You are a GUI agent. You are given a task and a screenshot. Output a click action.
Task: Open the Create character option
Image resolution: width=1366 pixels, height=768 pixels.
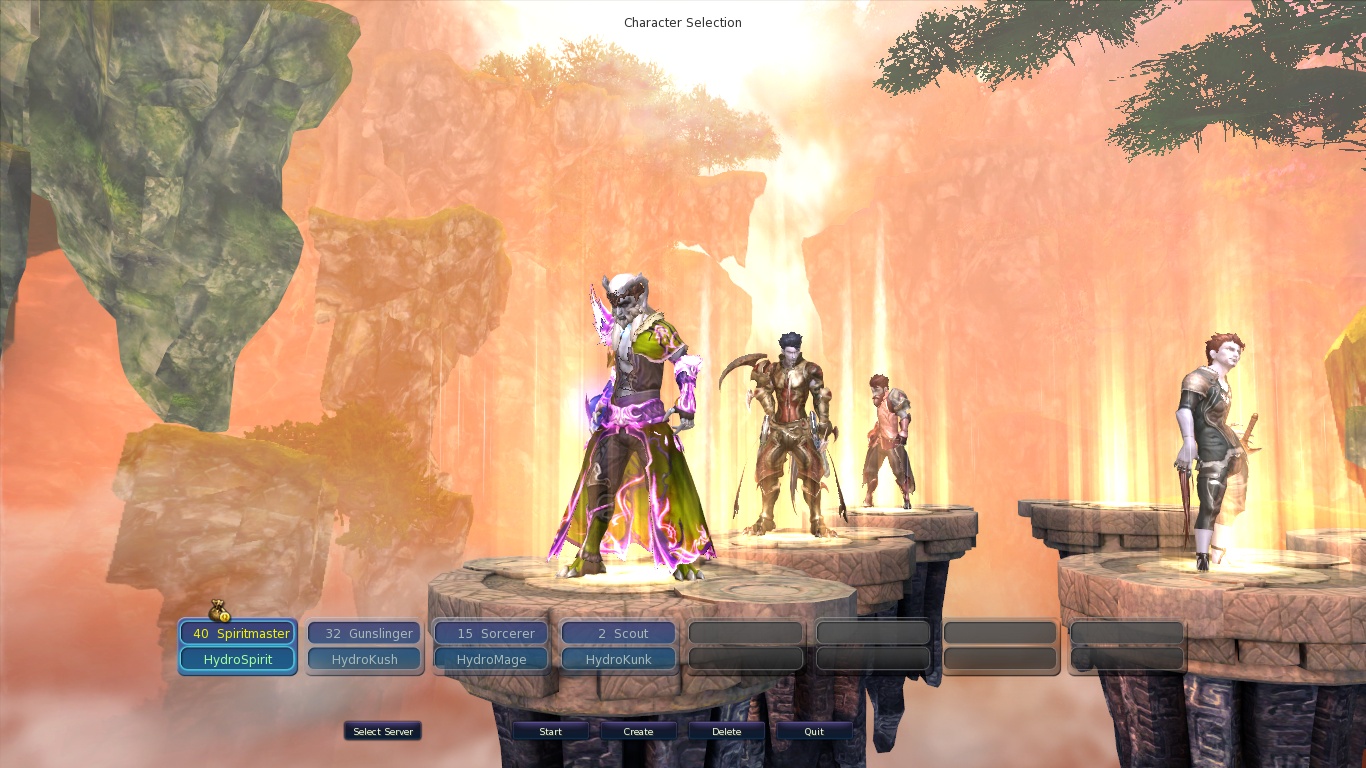coord(638,732)
